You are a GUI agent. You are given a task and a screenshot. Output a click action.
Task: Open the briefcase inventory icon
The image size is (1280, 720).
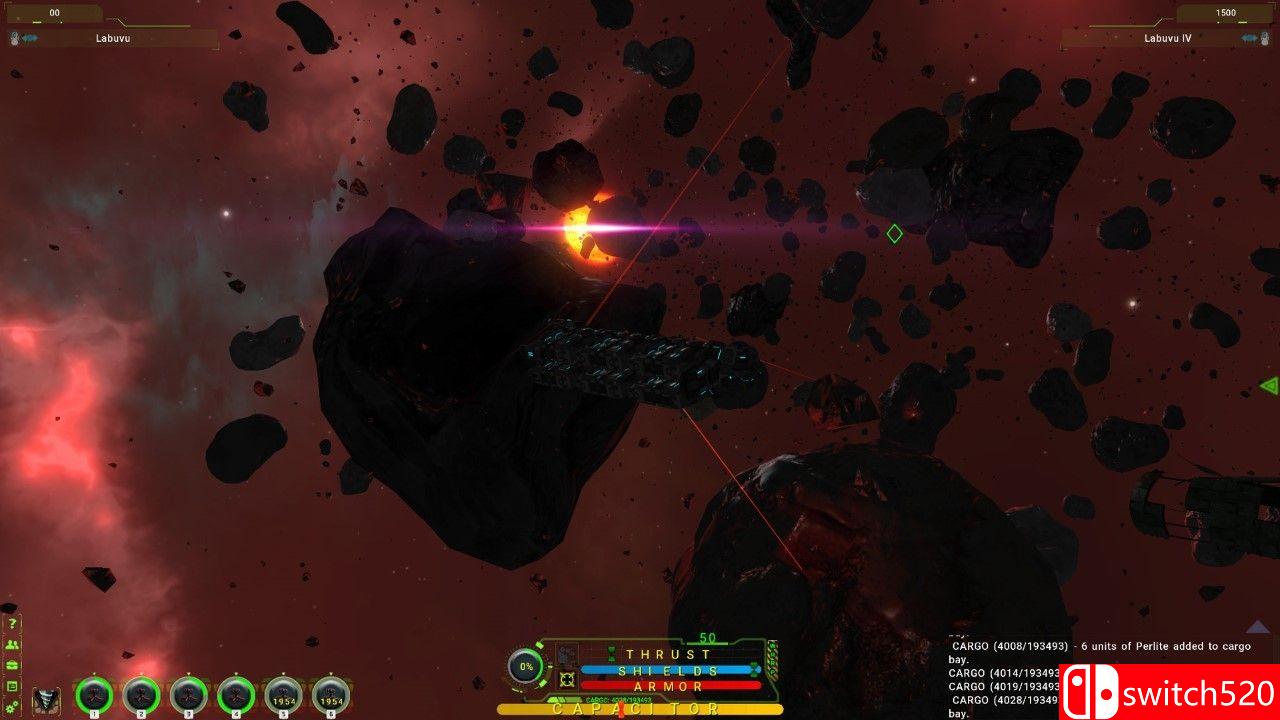[x=12, y=665]
